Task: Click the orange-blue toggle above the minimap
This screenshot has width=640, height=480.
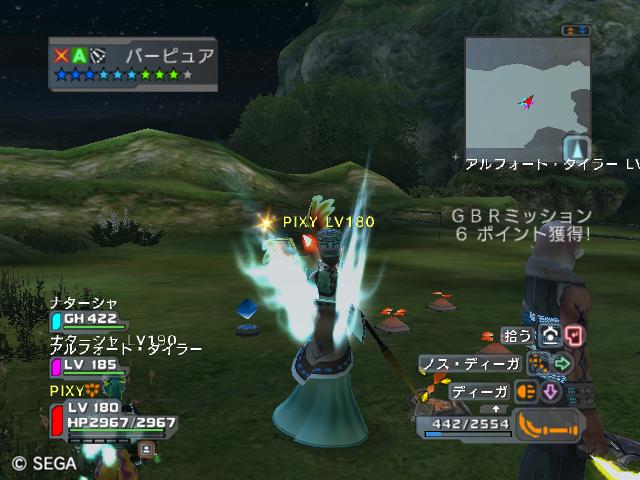Action: point(577,31)
